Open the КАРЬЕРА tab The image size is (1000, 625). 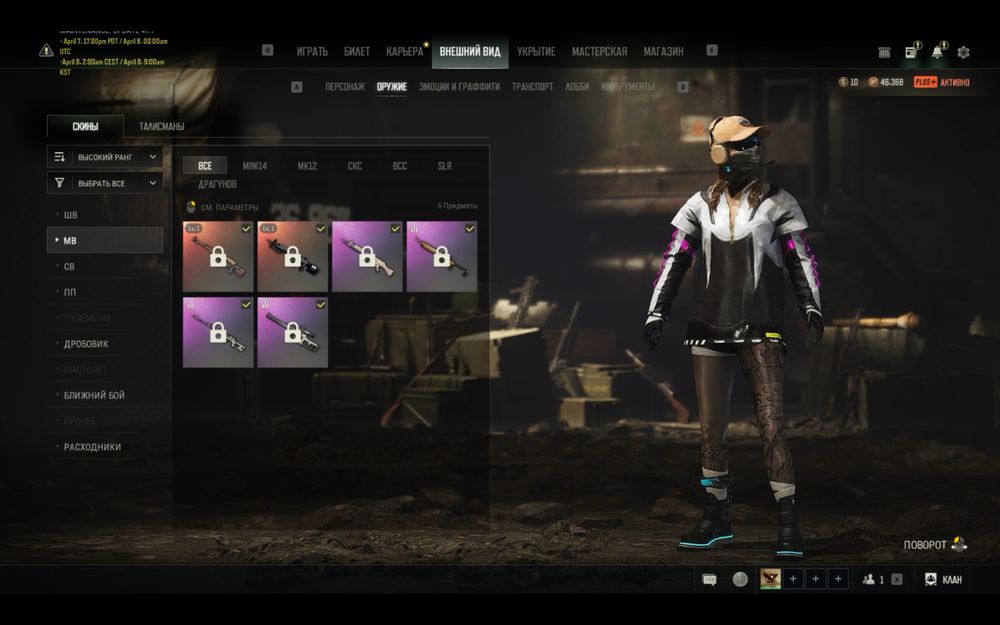click(x=405, y=52)
